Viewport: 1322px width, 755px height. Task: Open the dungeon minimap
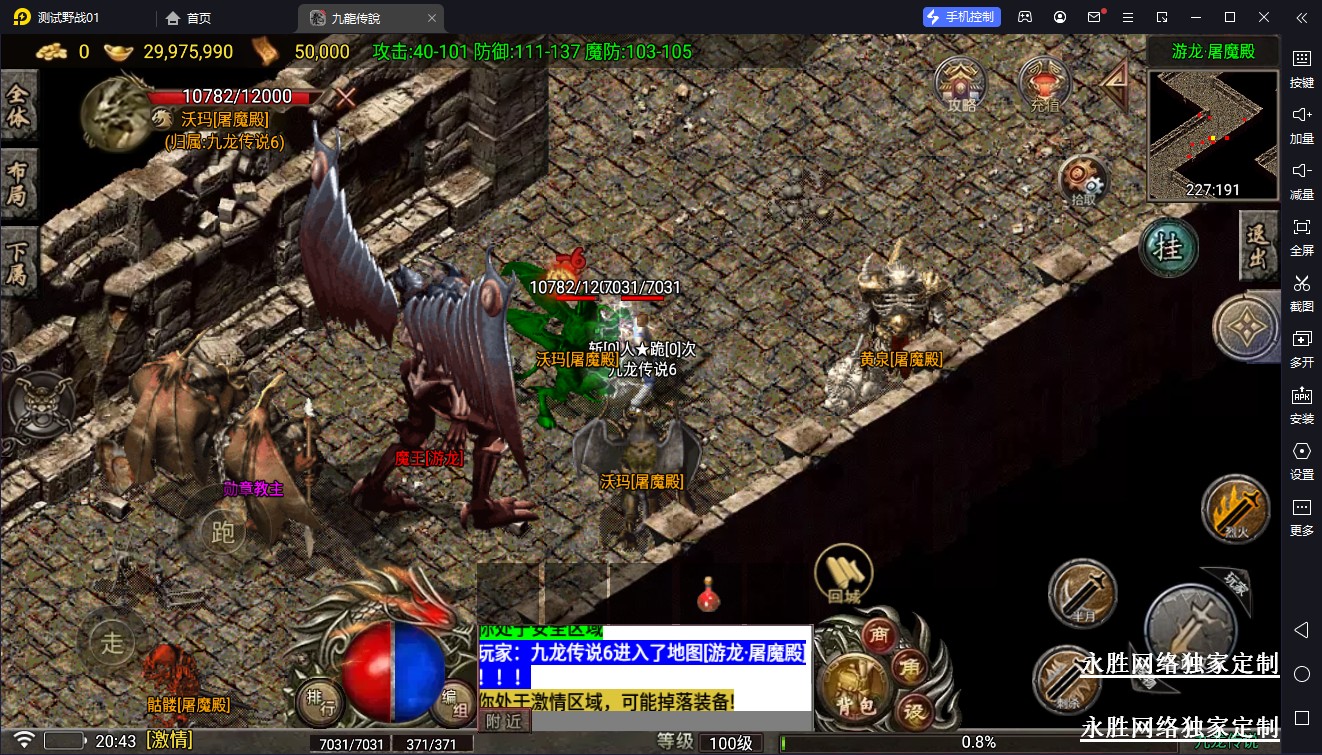[1212, 135]
